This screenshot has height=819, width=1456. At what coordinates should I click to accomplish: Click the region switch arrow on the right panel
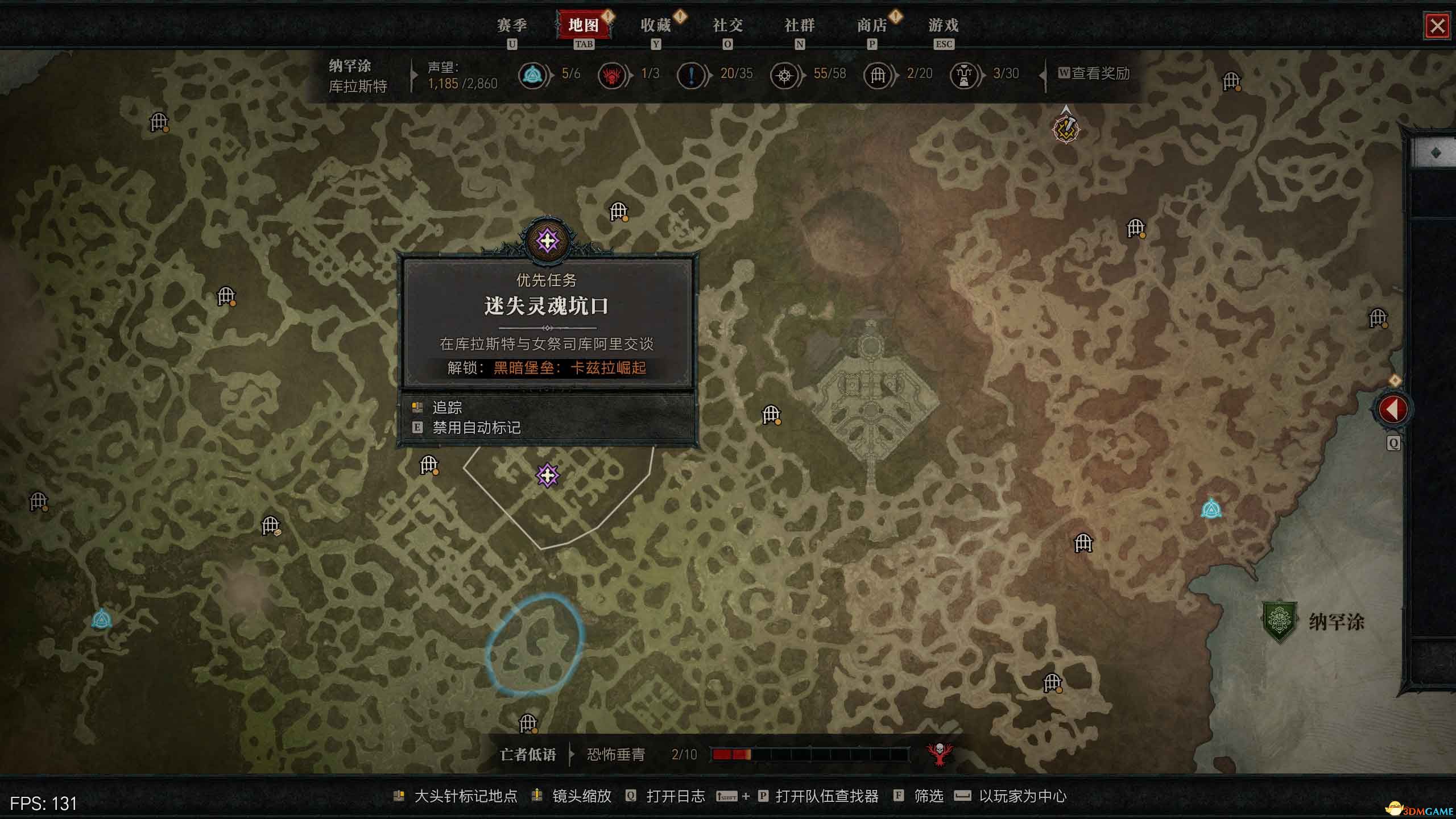(1393, 408)
